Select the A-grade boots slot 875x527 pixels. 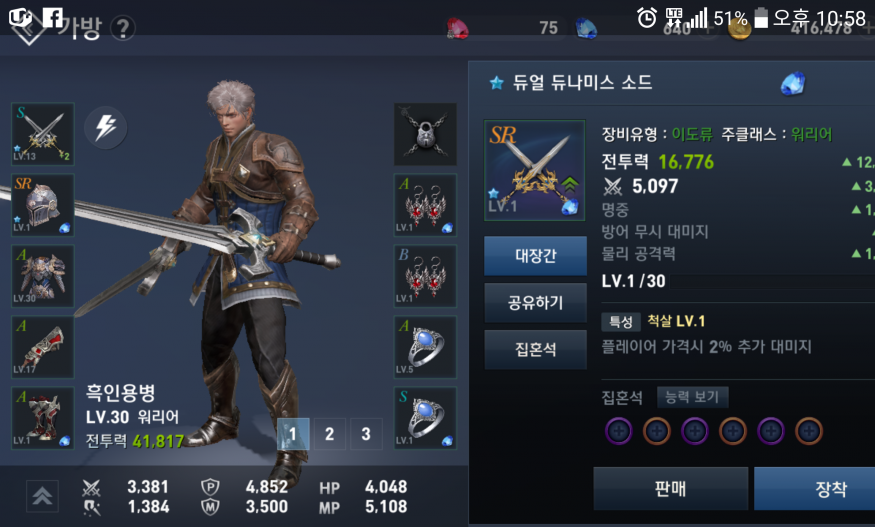pyautogui.click(x=42, y=417)
